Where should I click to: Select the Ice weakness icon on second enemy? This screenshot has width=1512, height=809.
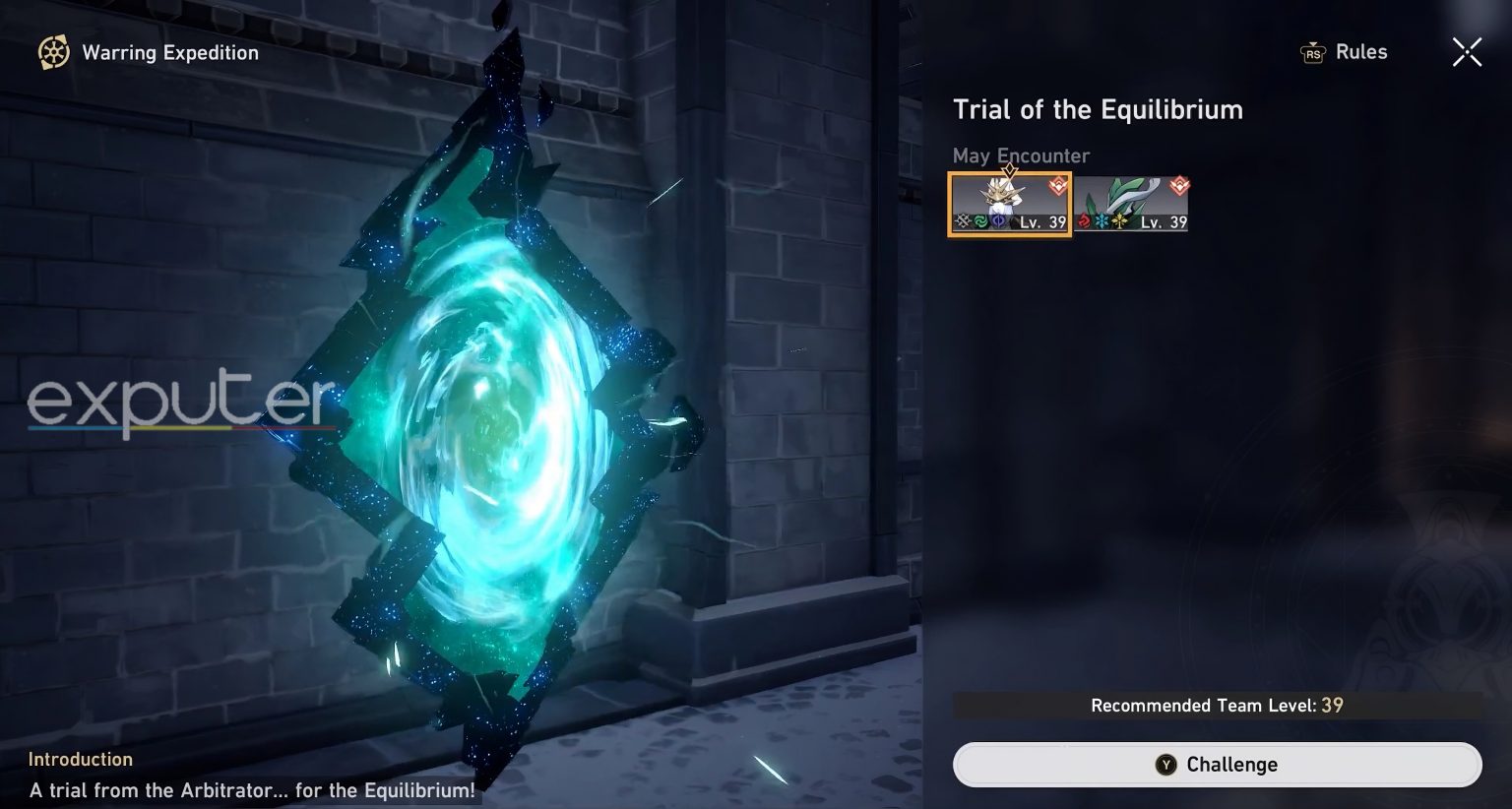coord(1101,220)
